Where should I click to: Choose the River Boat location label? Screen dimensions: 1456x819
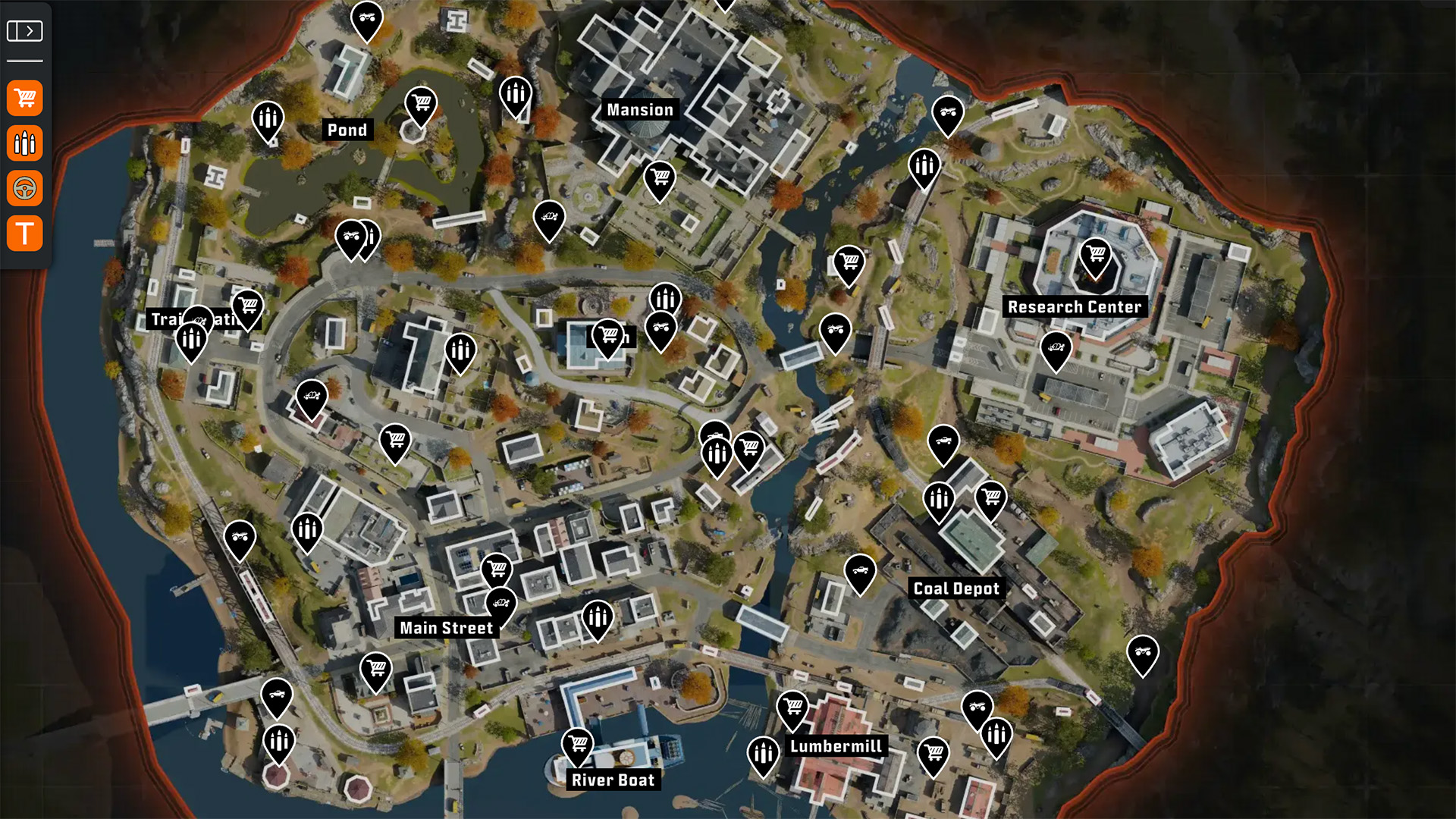pyautogui.click(x=613, y=780)
